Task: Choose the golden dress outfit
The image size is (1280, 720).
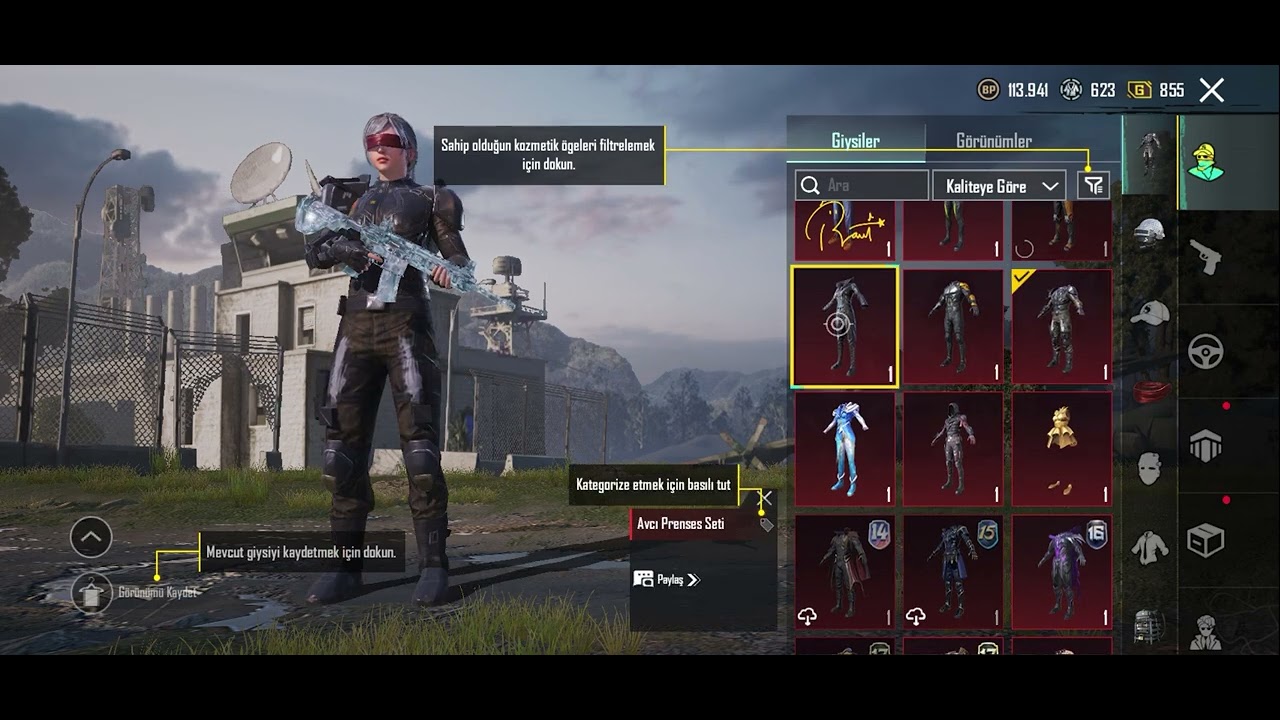Action: 1061,449
